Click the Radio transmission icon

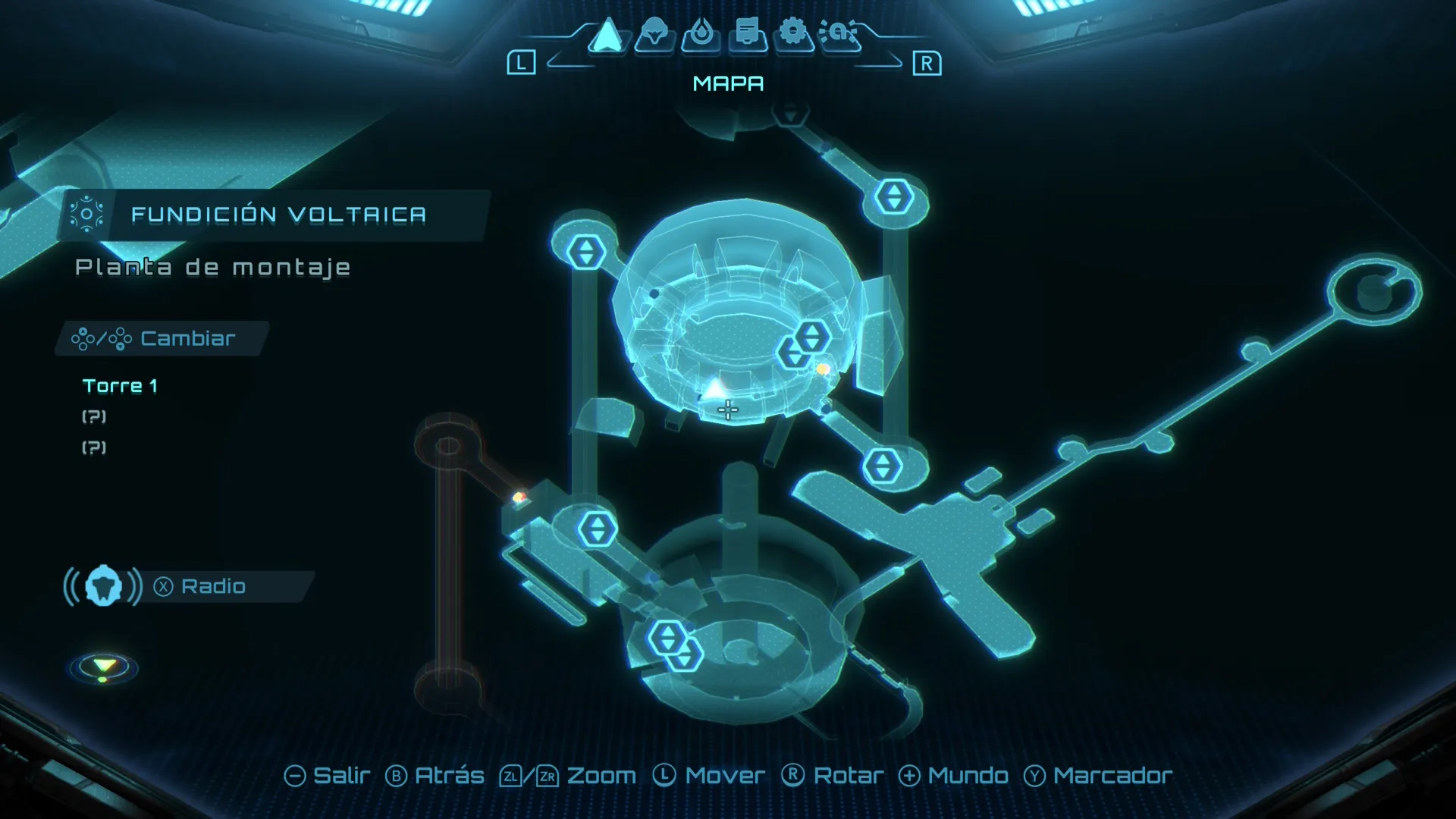click(103, 586)
